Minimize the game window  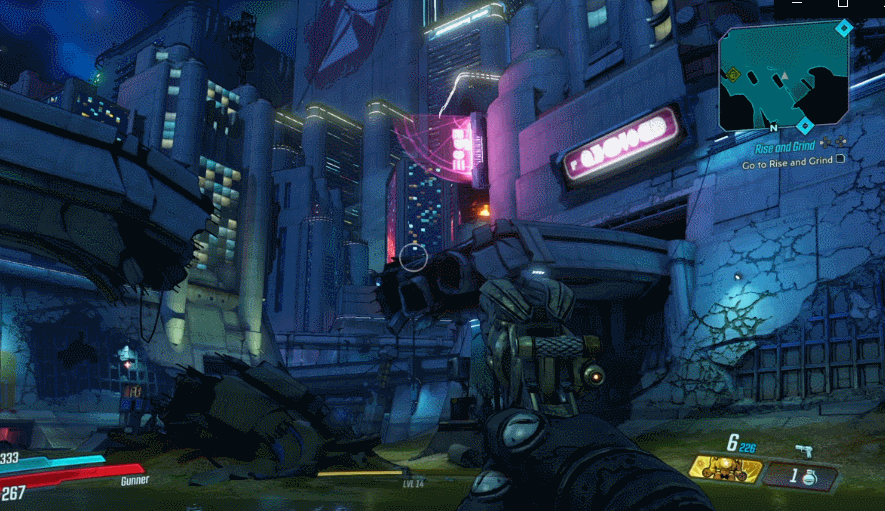click(796, 5)
